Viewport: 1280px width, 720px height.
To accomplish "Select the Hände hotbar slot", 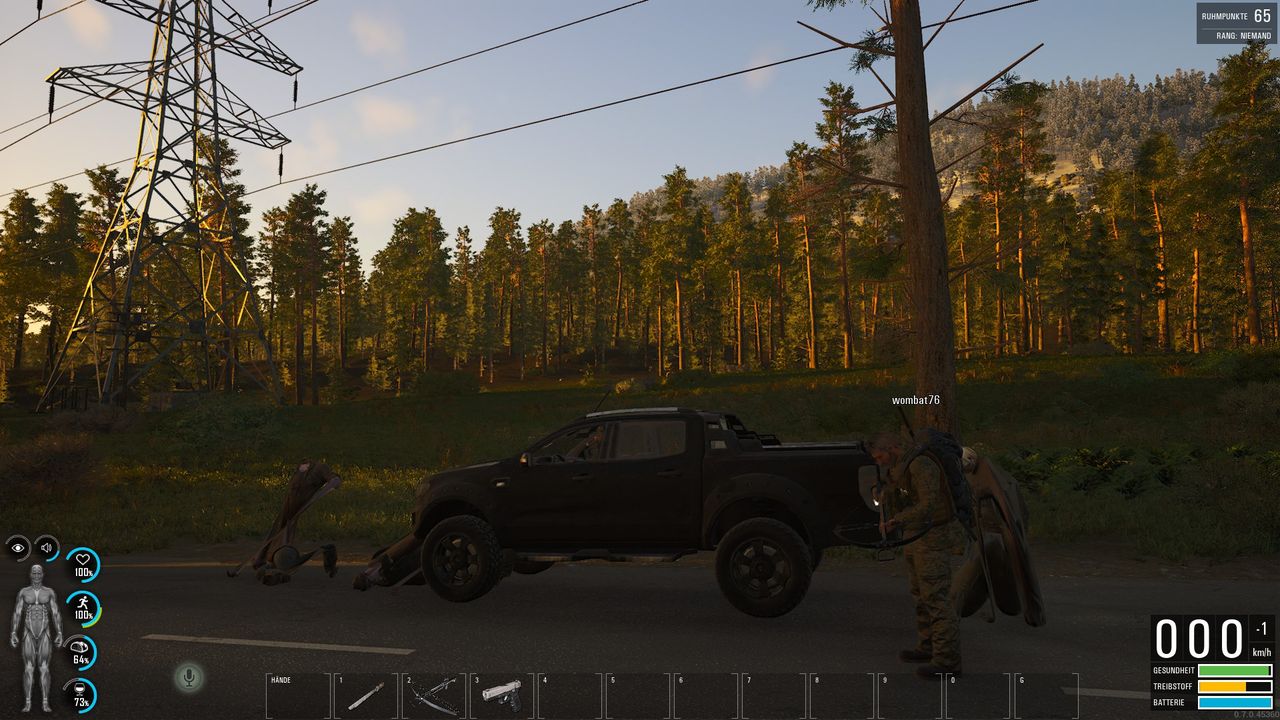I will 298,696.
